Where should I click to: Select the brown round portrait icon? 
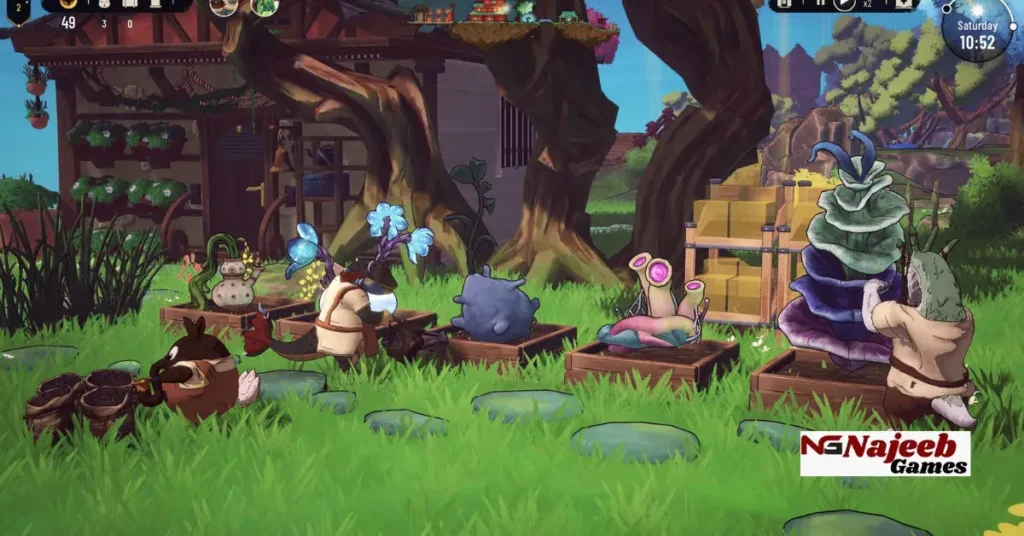[225, 6]
